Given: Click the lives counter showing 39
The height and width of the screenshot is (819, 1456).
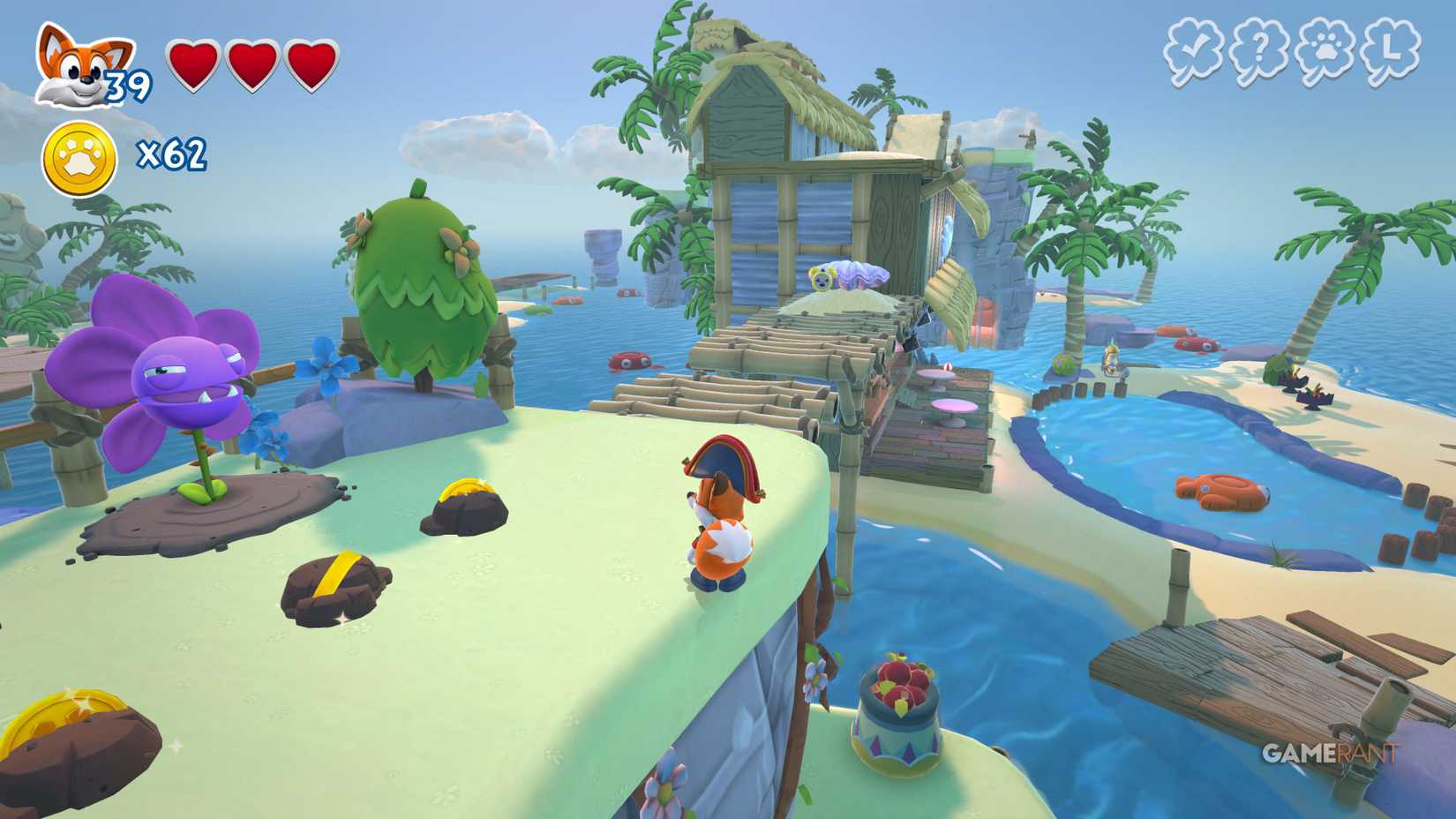Looking at the screenshot, I should point(126,86).
